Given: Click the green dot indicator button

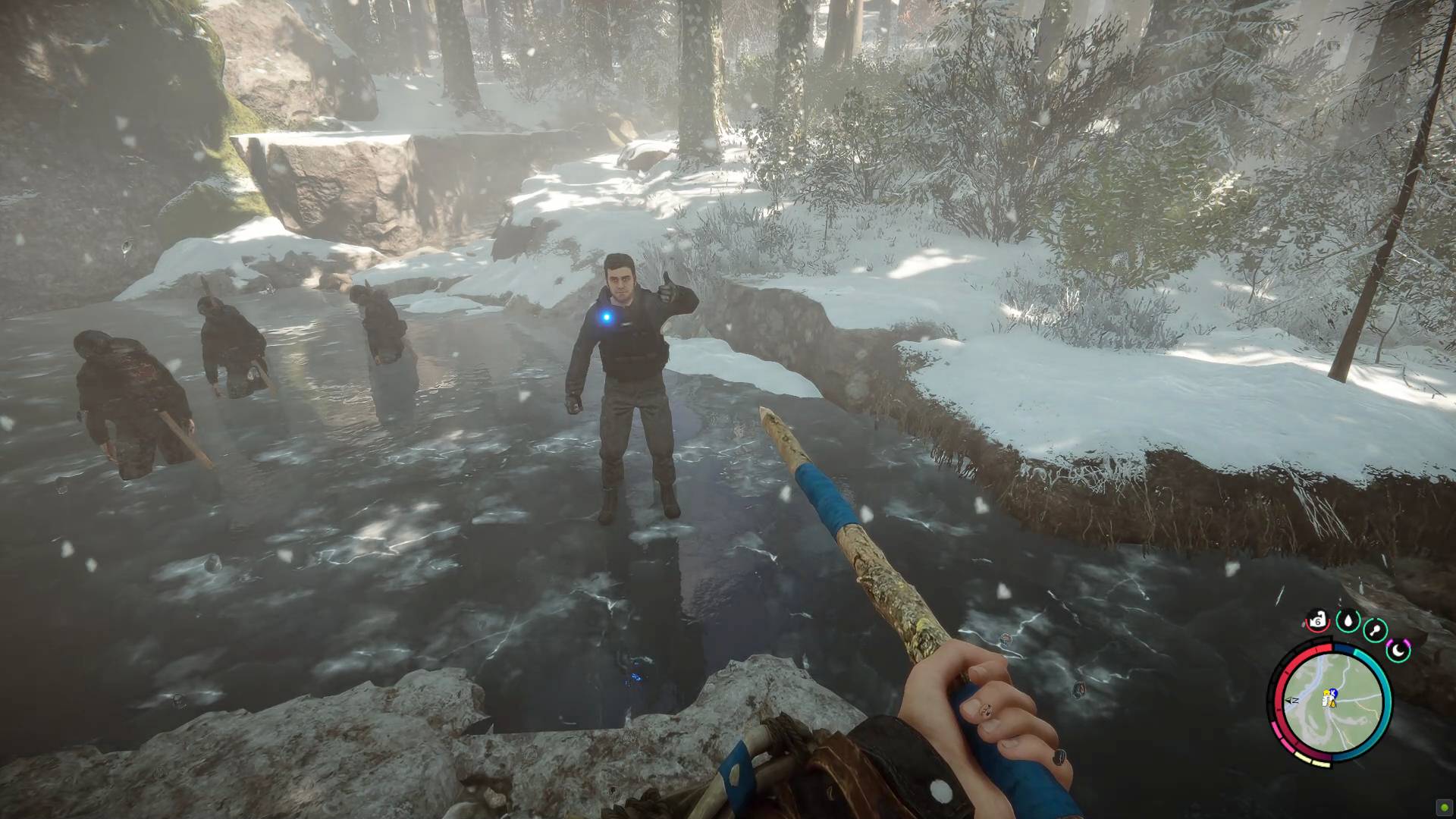Looking at the screenshot, I should [x=1445, y=808].
